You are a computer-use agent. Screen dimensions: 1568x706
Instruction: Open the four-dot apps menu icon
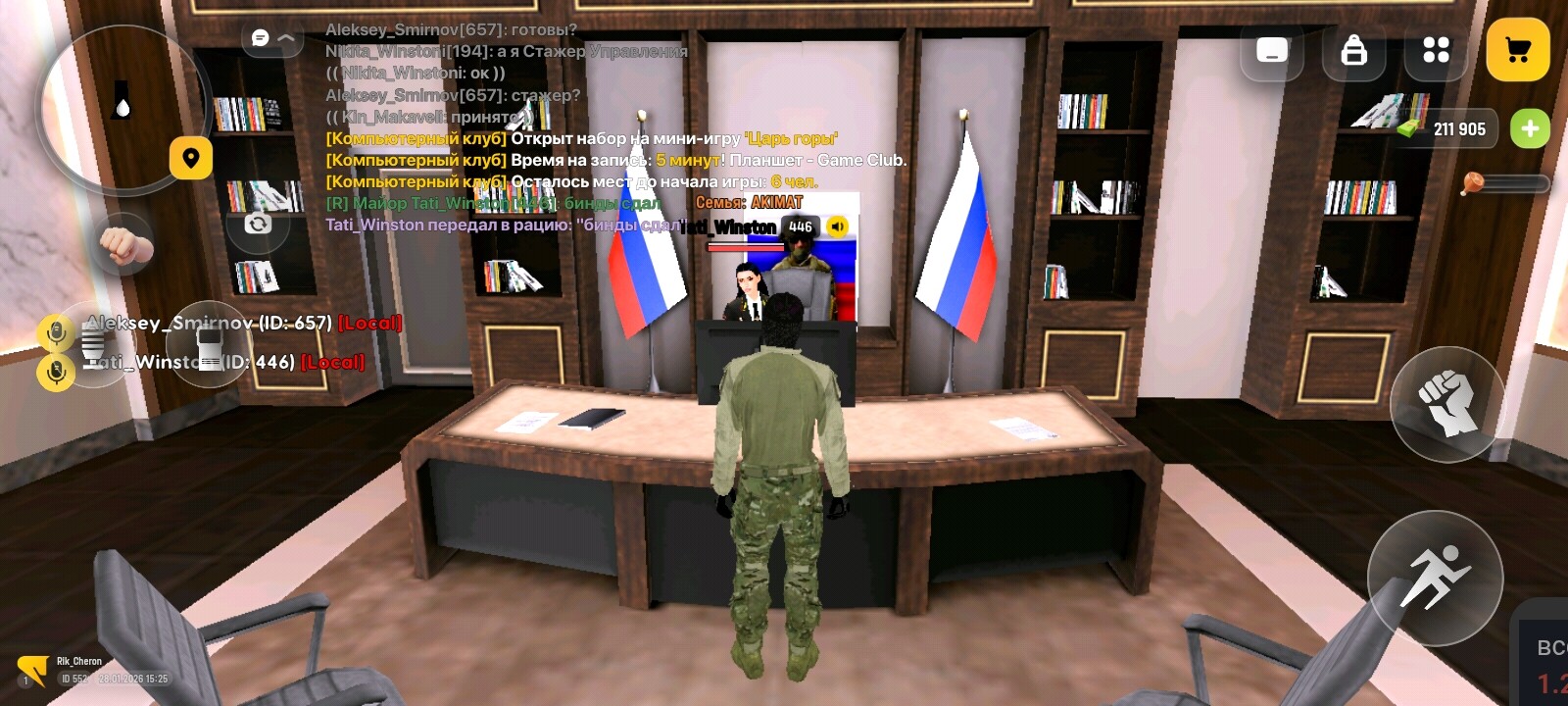1436,49
